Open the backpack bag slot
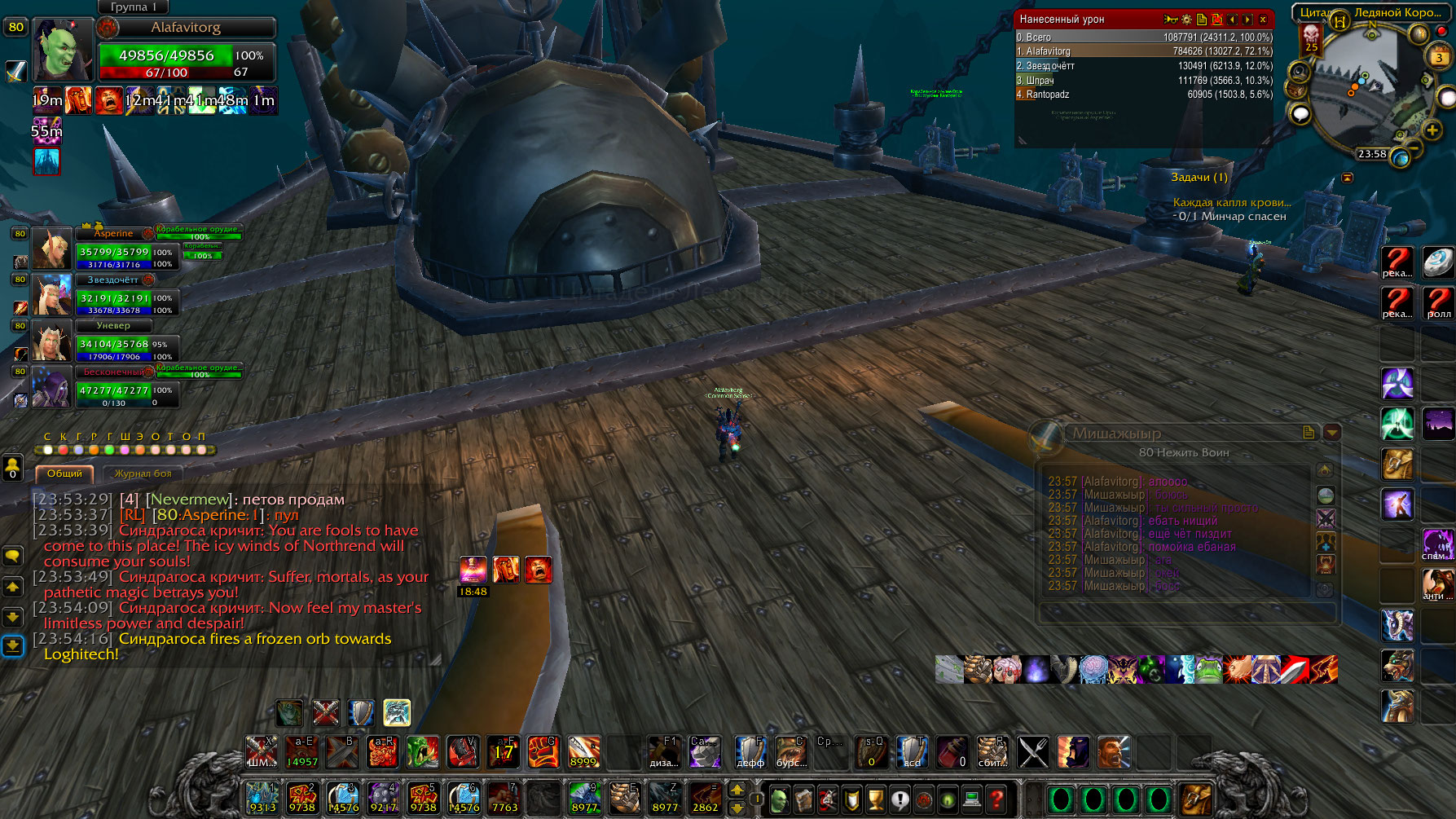This screenshot has width=1456, height=819. click(x=1195, y=799)
